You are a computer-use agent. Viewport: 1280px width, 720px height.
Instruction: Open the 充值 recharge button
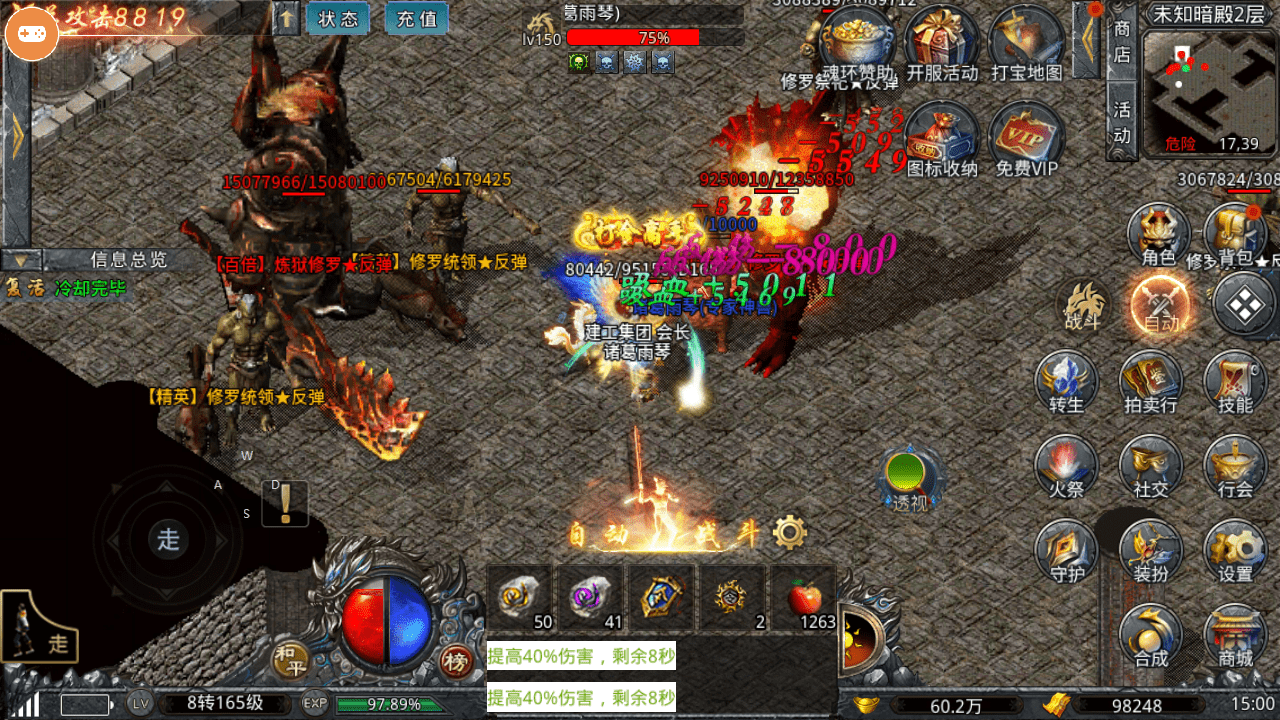(416, 19)
